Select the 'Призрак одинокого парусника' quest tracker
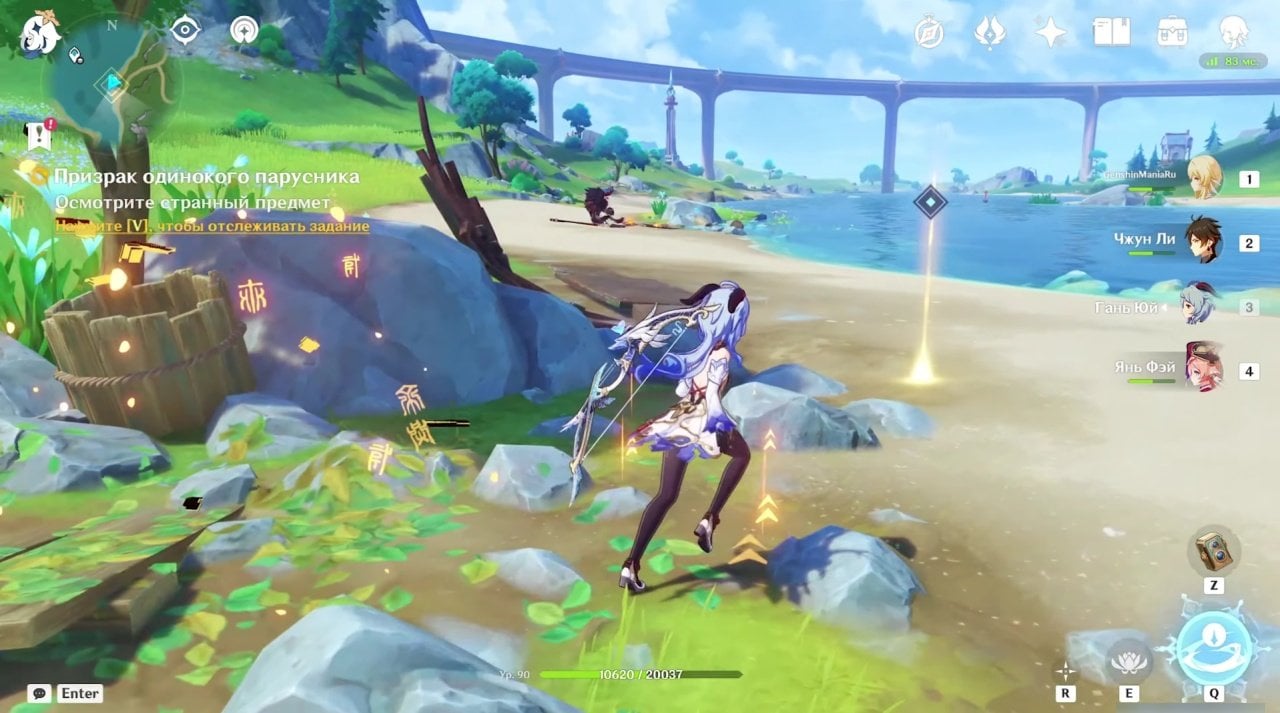This screenshot has width=1280, height=713. 206,177
